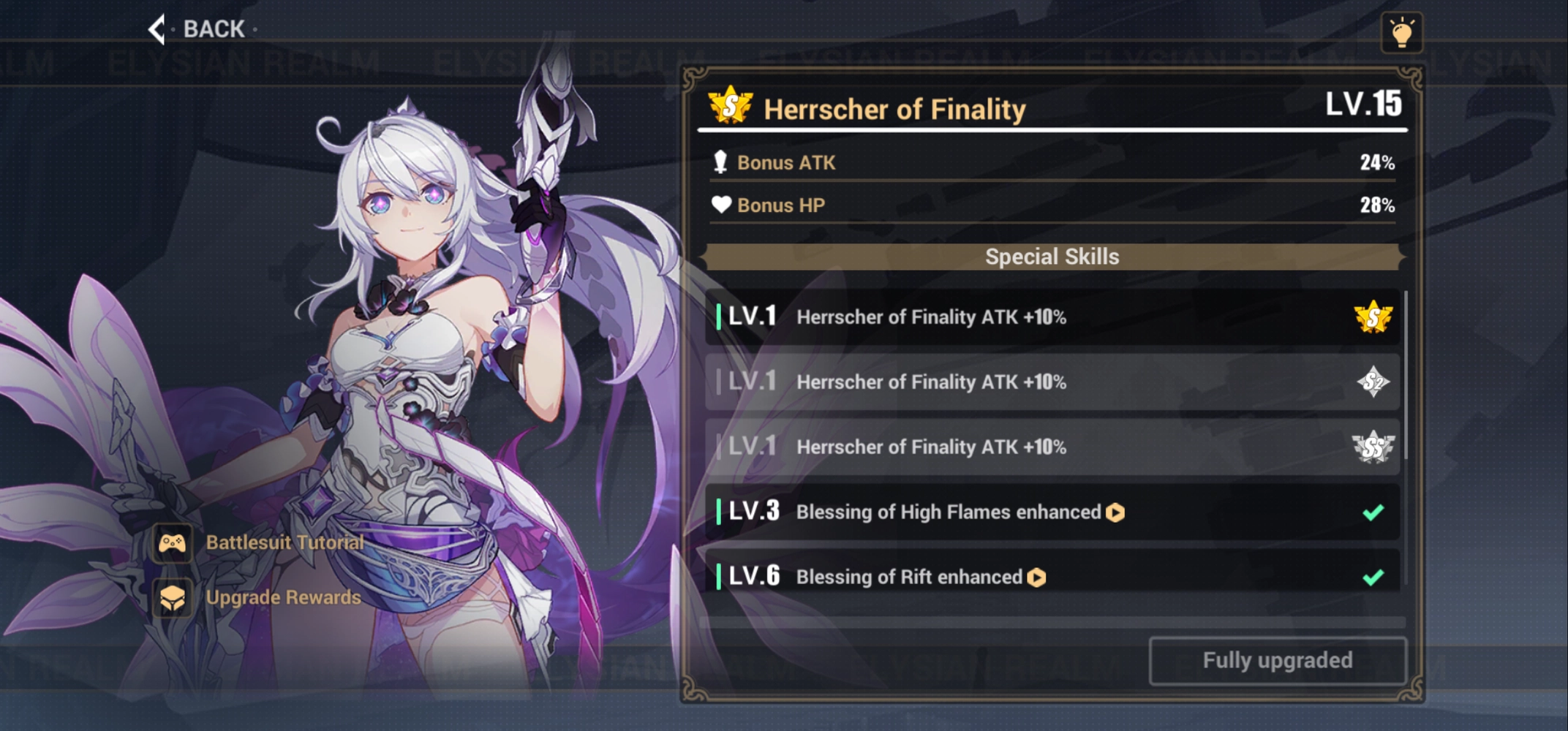
Task: Click the SS rank badge on third skill
Action: pyautogui.click(x=1373, y=447)
